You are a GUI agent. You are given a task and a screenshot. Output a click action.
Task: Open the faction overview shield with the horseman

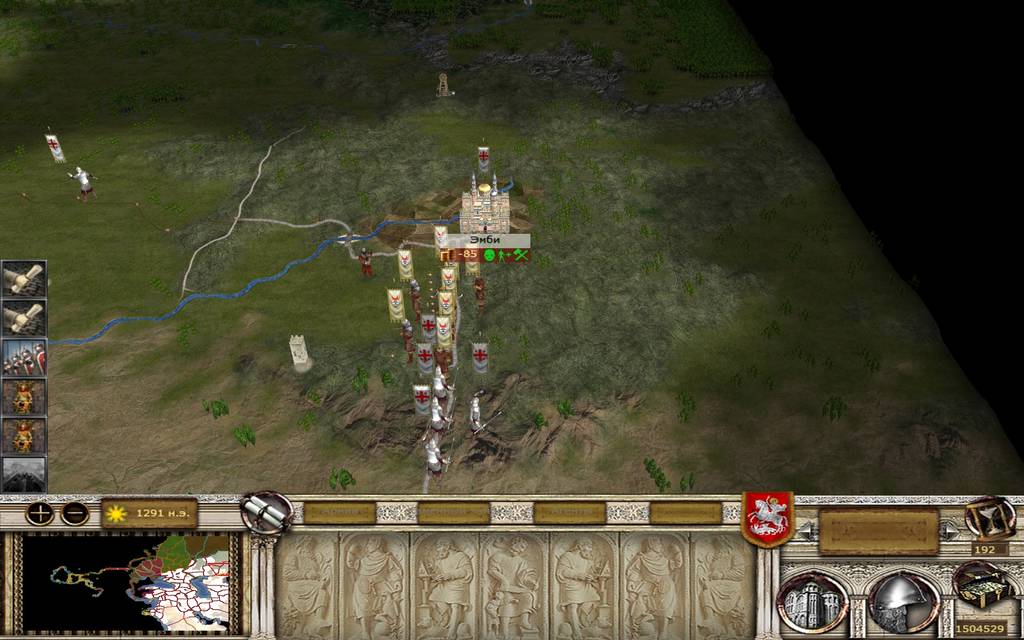click(x=767, y=518)
